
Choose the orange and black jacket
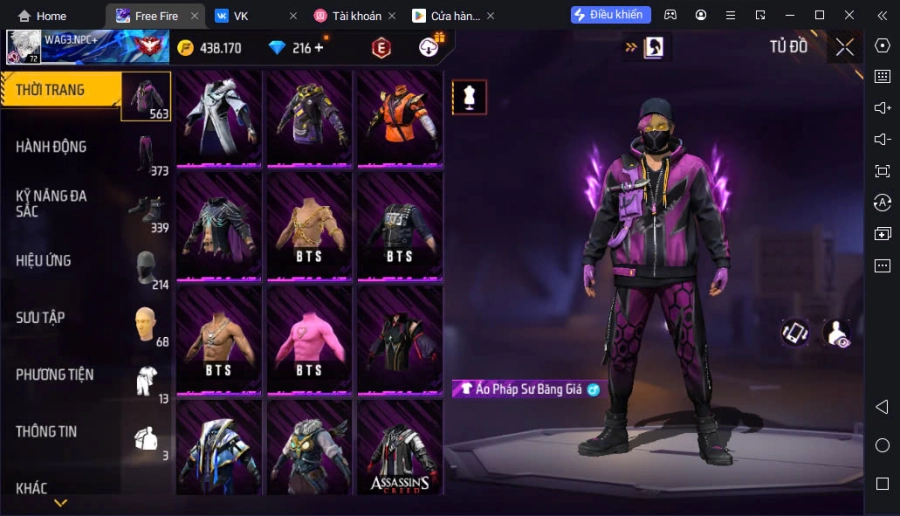(400, 115)
